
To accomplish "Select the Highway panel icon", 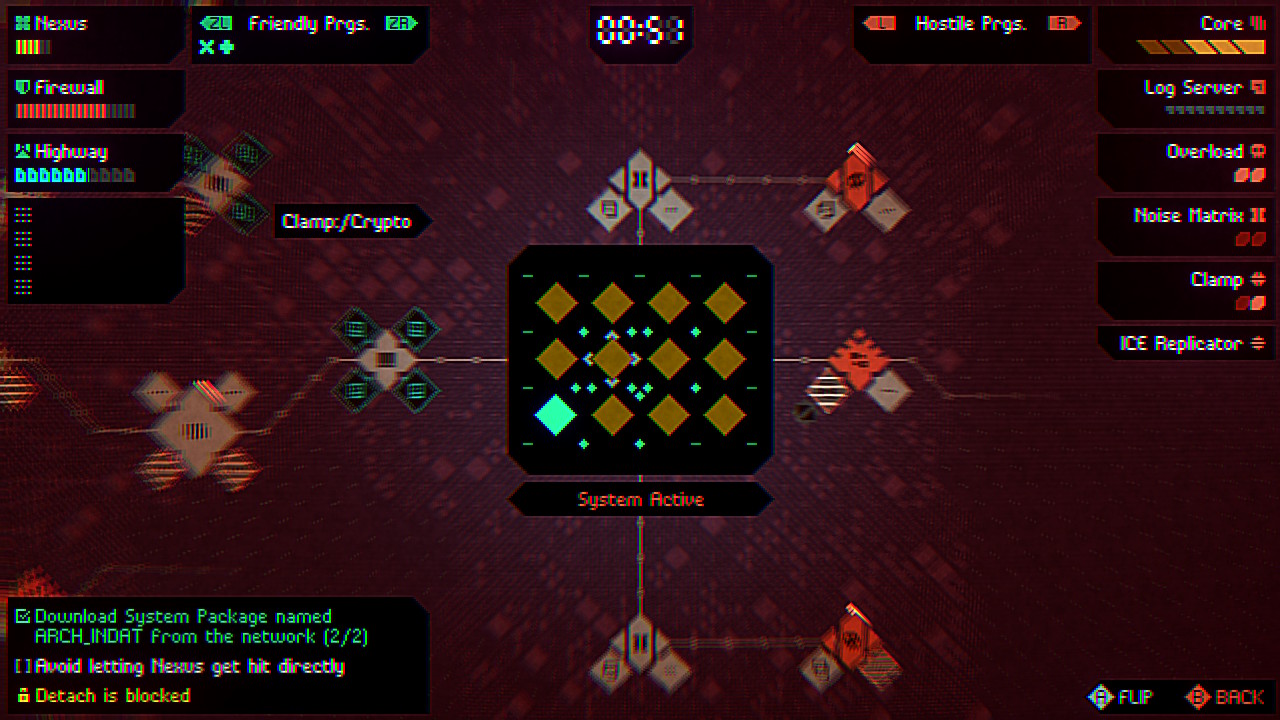I will point(23,151).
